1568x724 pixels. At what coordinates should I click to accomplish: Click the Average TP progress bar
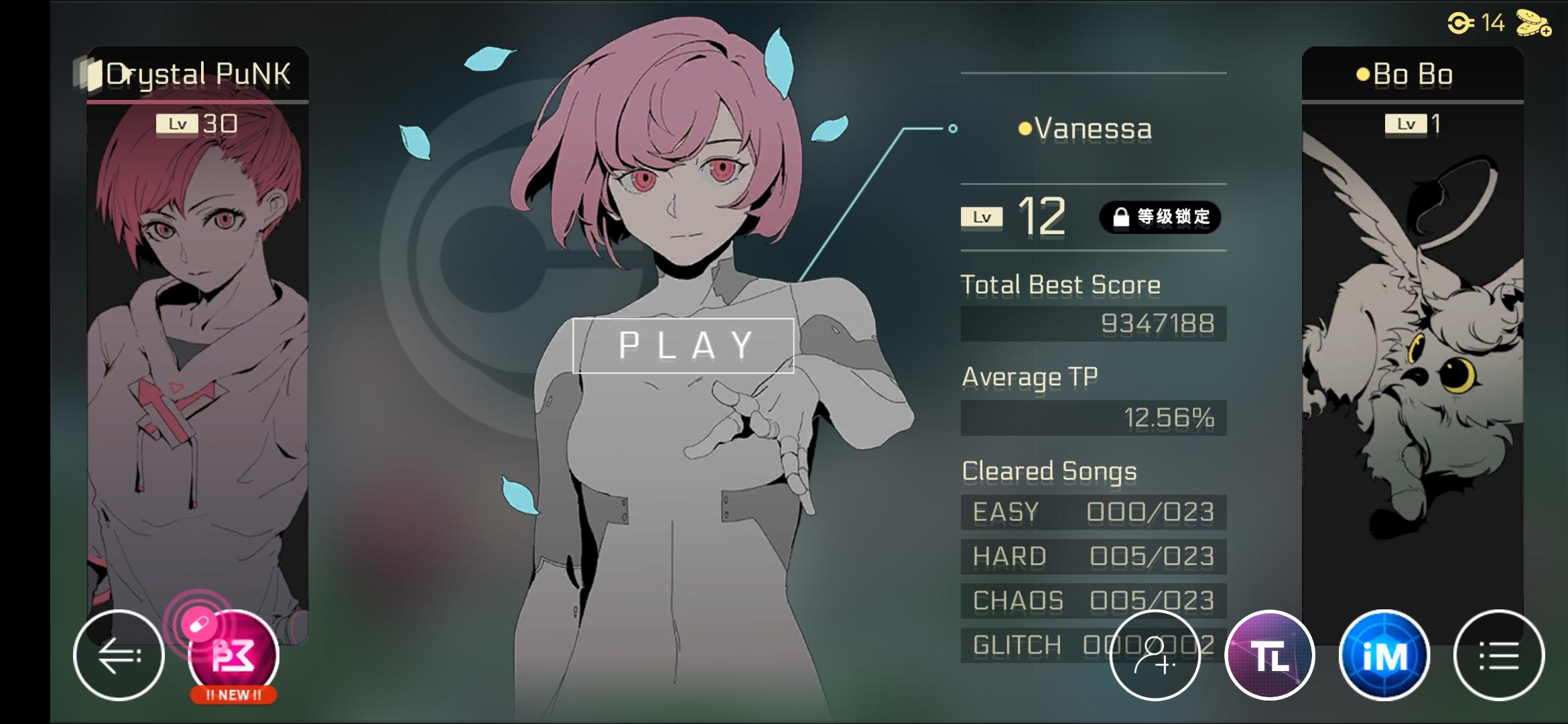click(1094, 418)
